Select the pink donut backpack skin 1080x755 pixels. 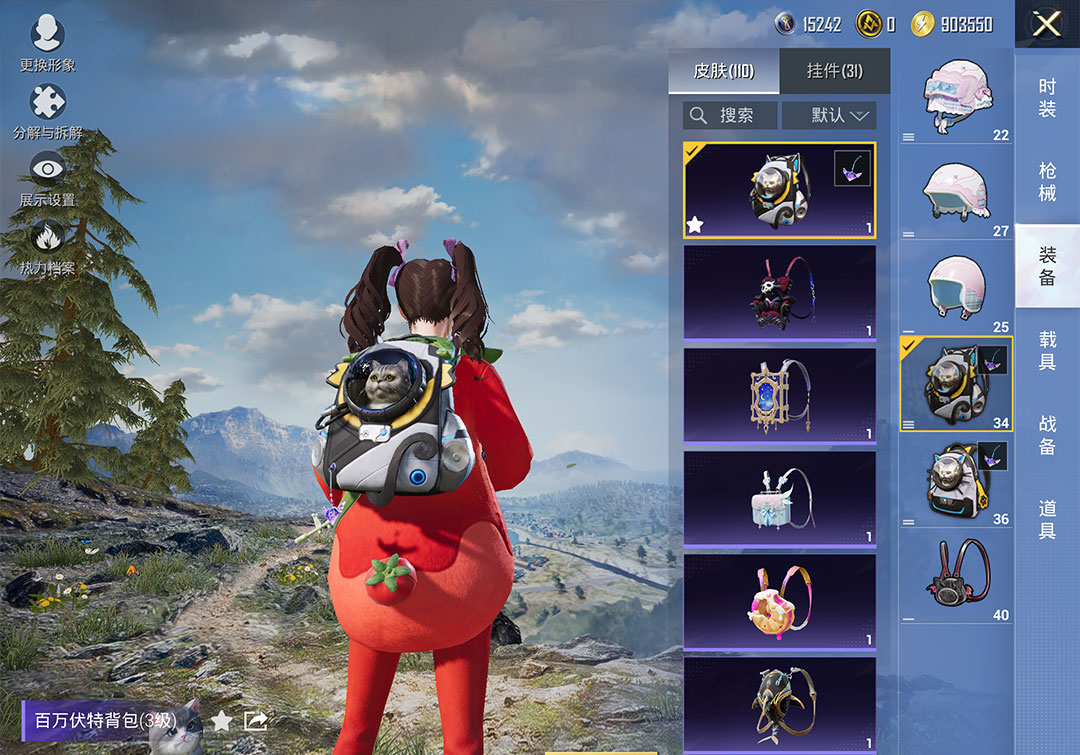click(x=779, y=601)
